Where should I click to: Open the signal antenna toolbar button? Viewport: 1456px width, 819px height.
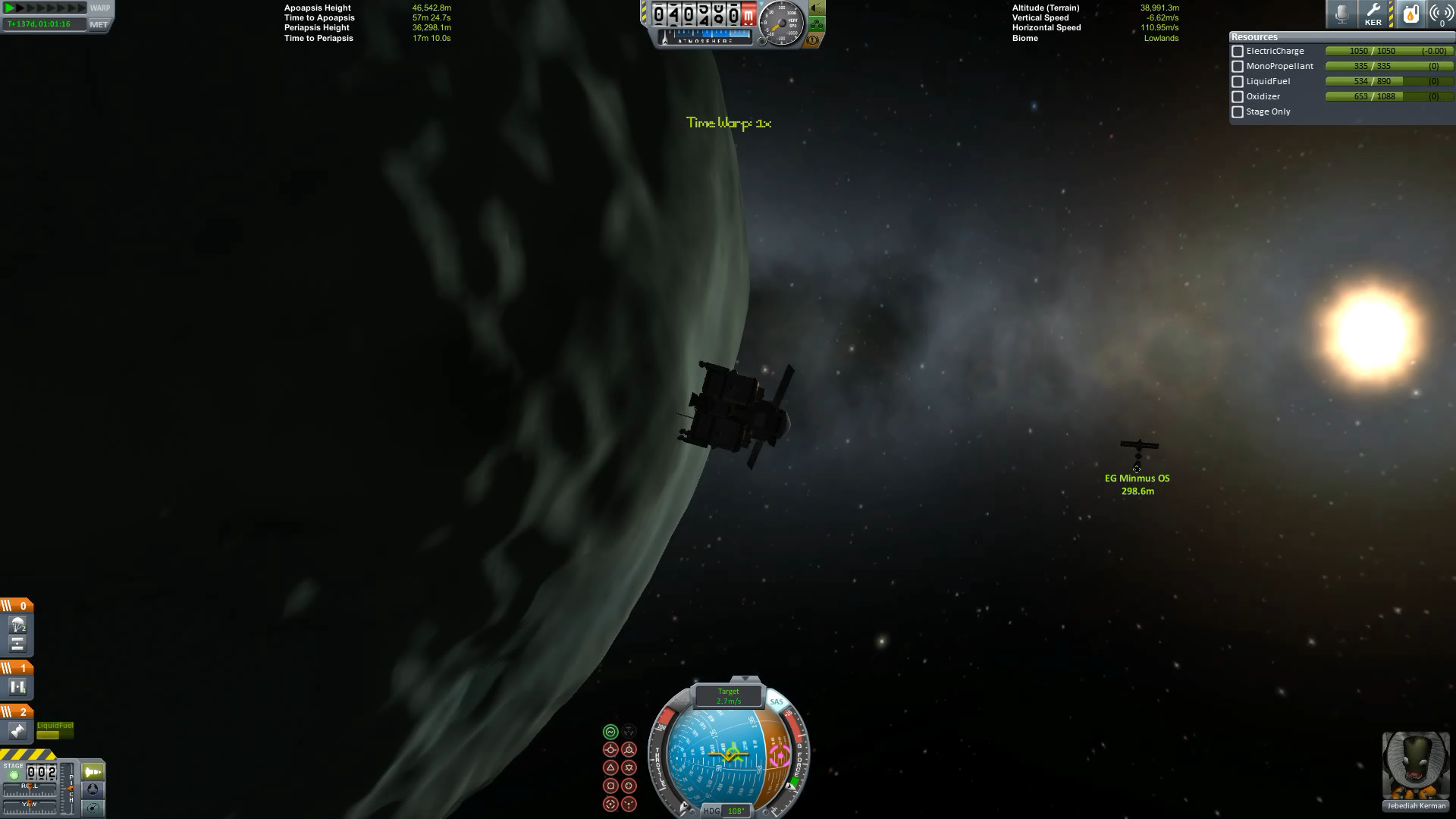click(1441, 14)
